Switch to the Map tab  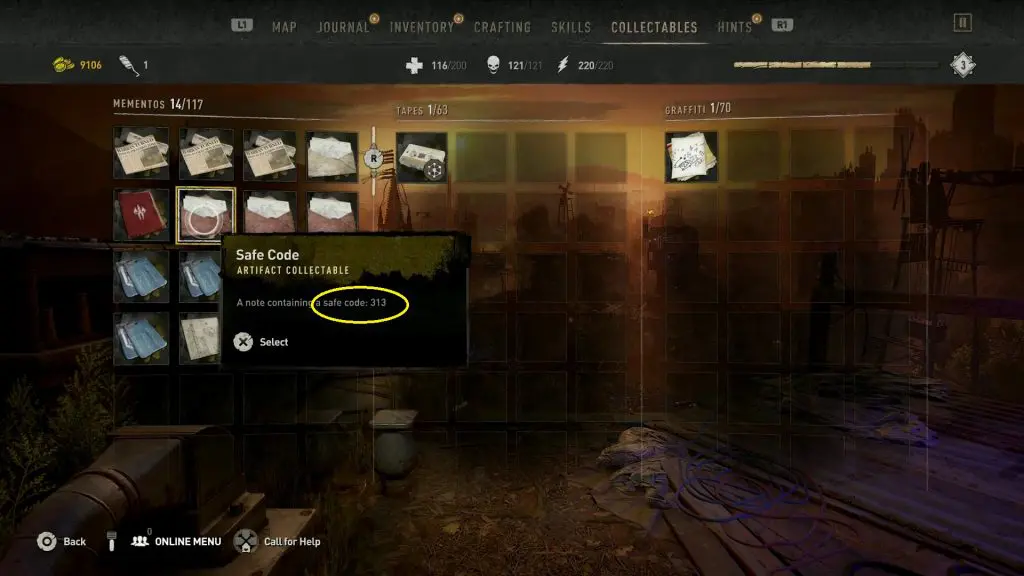[284, 27]
